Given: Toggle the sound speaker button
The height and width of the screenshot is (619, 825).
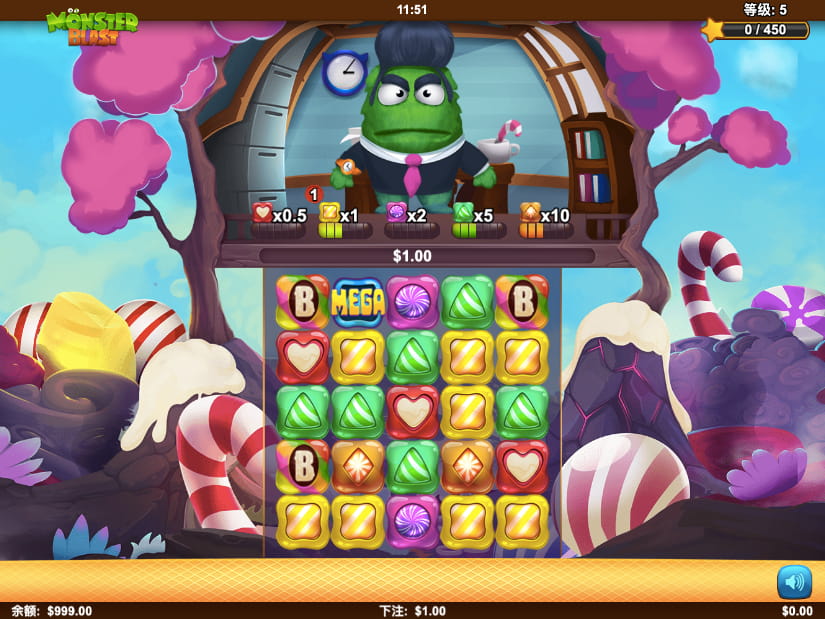Looking at the screenshot, I should pos(794,581).
